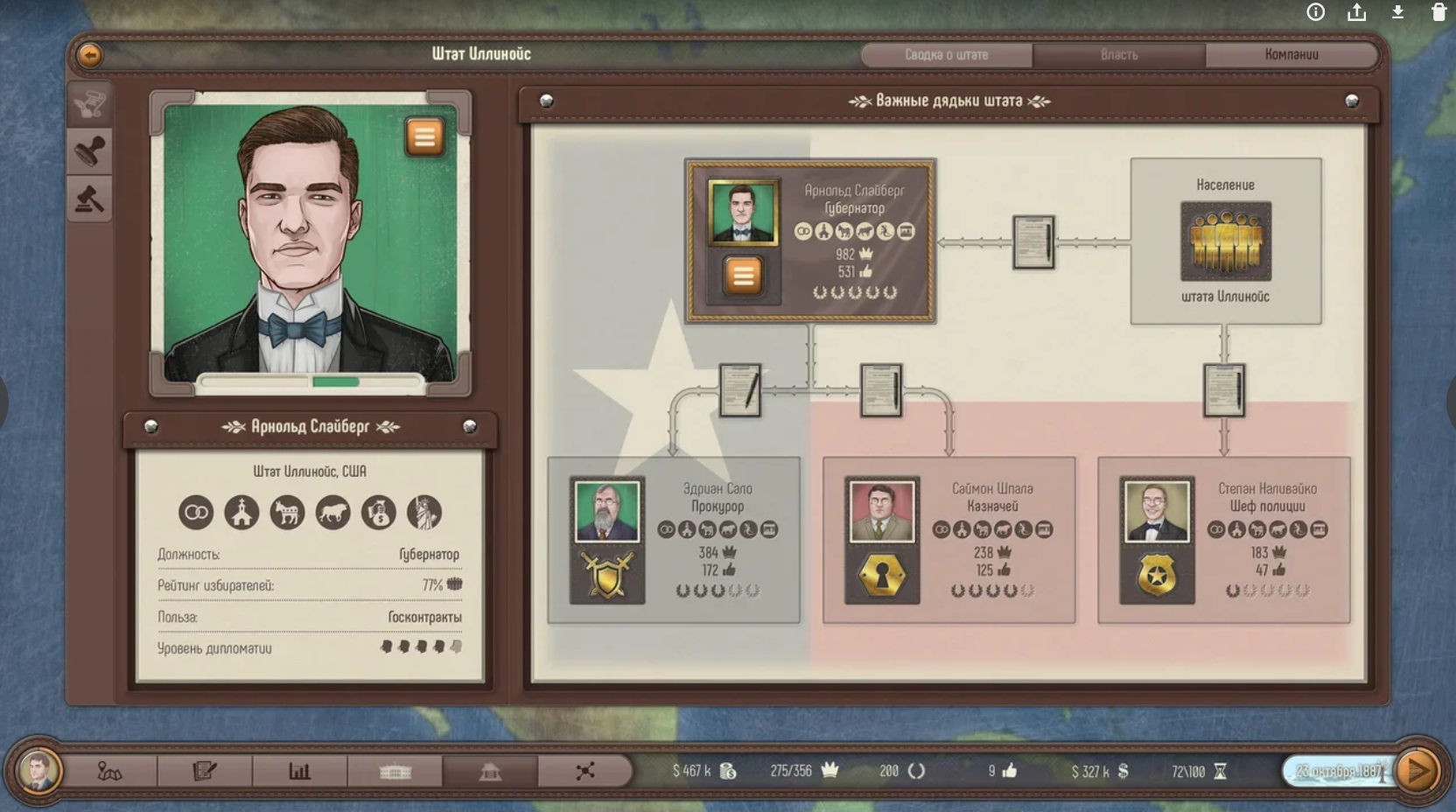
Task: Switch to the Власть tab
Action: pyautogui.click(x=1120, y=55)
